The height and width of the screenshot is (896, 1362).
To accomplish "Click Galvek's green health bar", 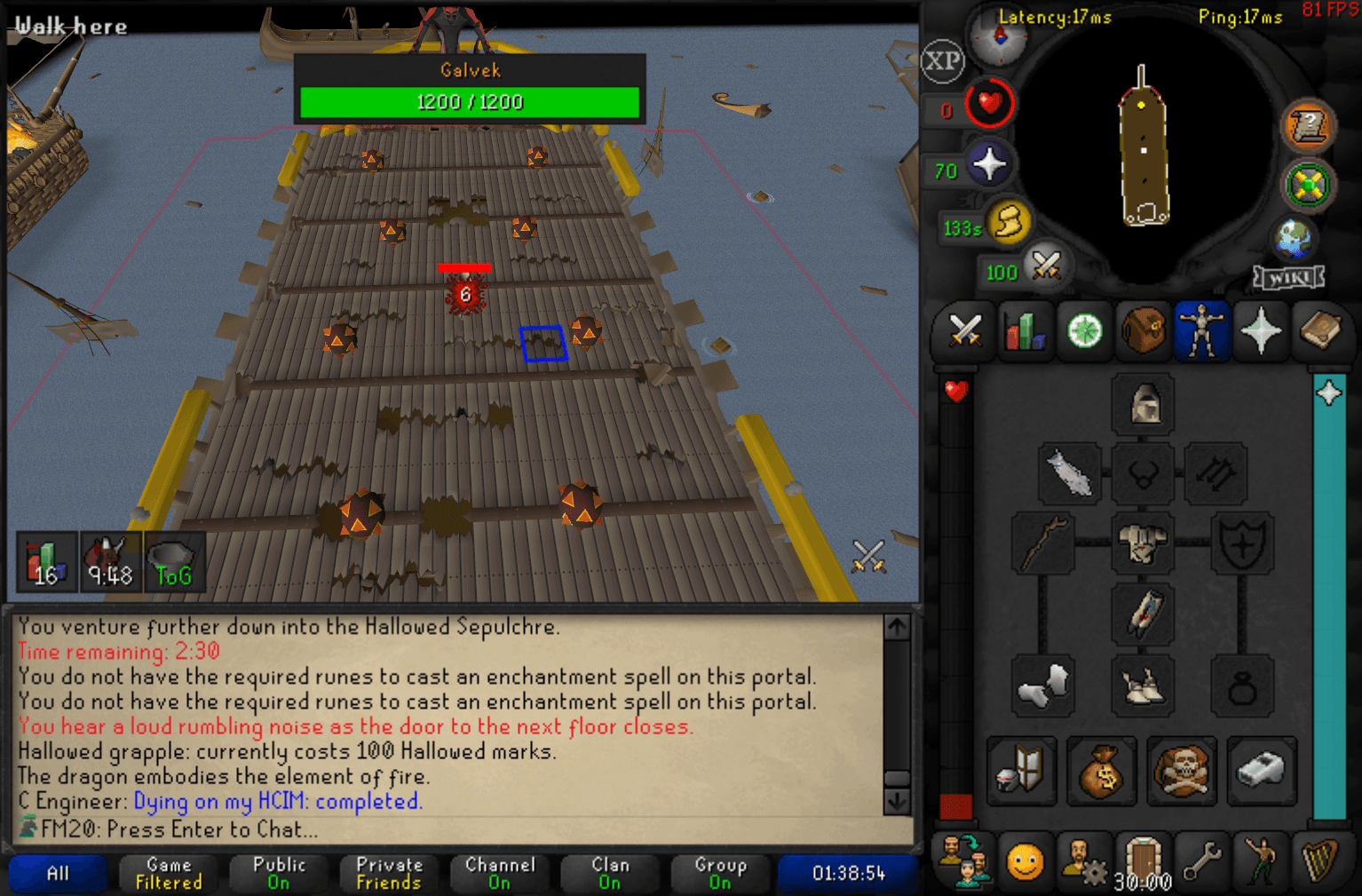I will click(470, 102).
